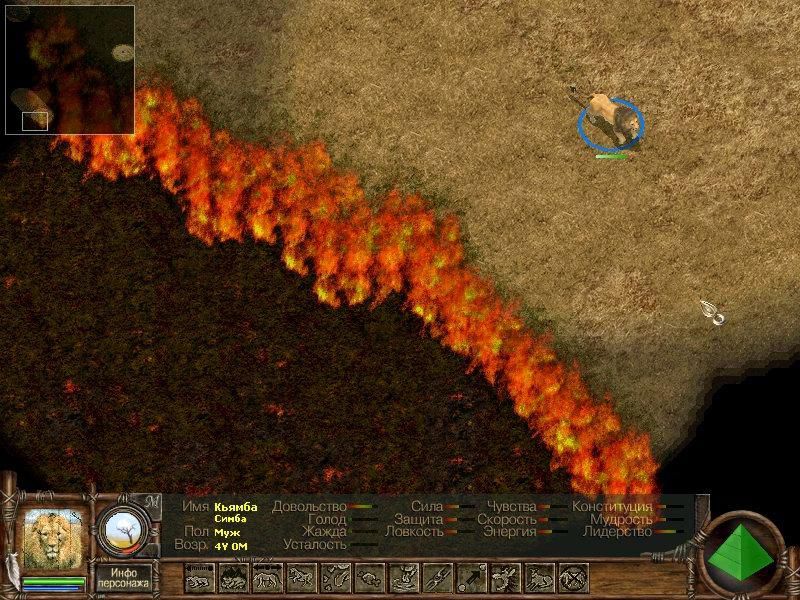Image resolution: width=800 pixels, height=600 pixels.
Task: Select the crossed-out circle action icon
Action: tap(573, 577)
